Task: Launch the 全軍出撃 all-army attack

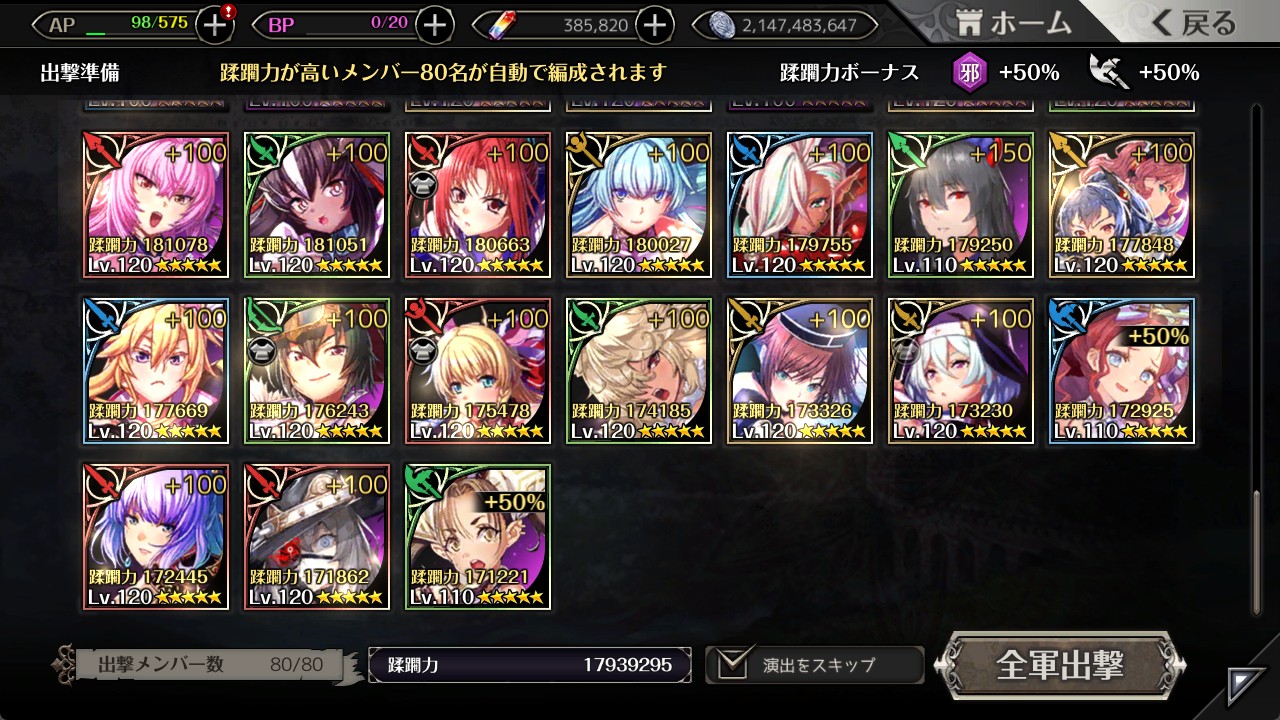Action: pos(1060,665)
